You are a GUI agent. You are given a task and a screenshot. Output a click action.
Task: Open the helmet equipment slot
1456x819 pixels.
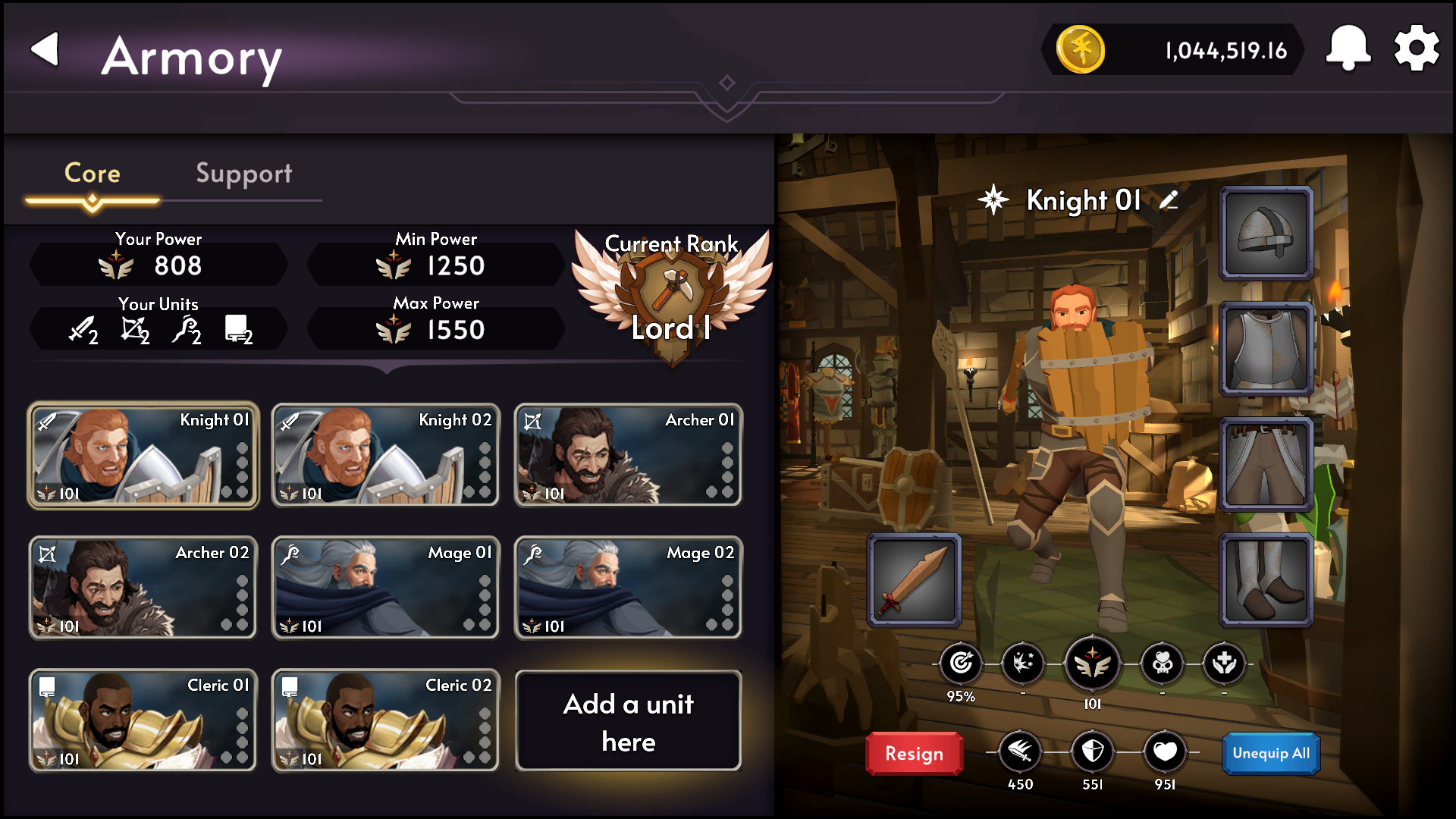(1266, 233)
